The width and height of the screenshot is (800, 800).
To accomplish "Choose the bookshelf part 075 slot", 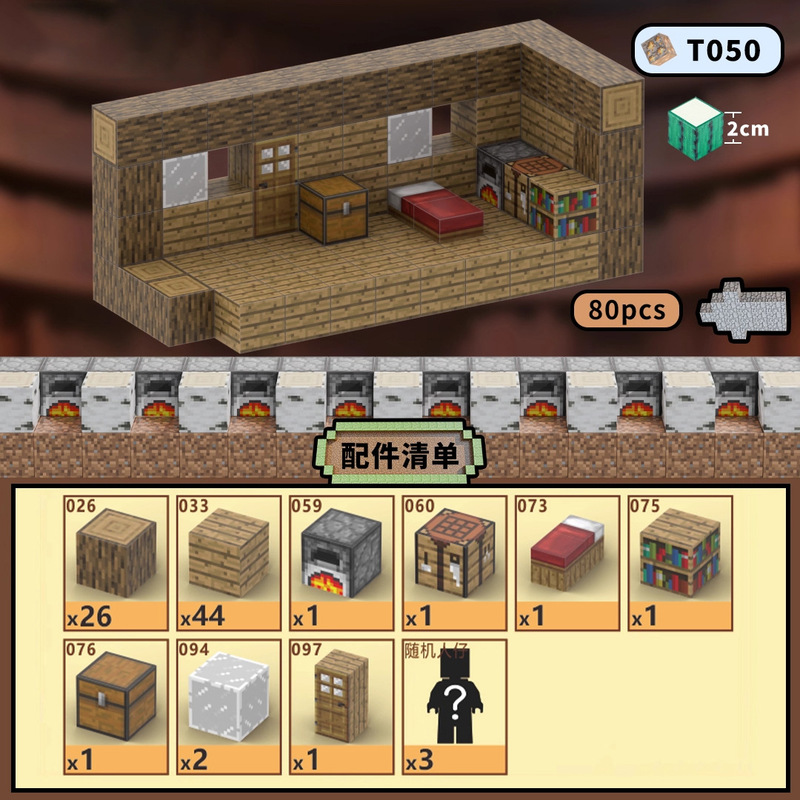I will coord(677,562).
